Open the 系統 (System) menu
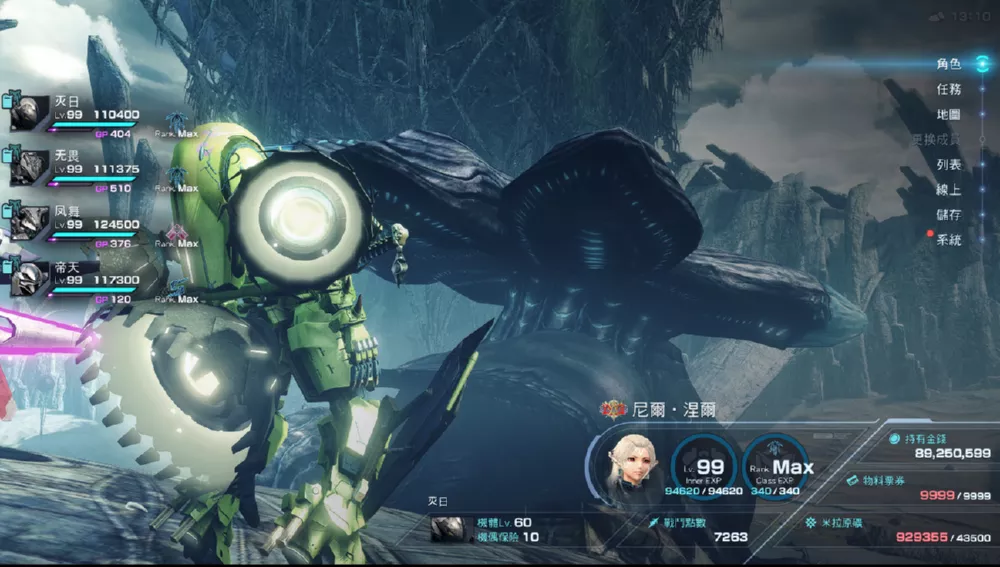 click(949, 240)
